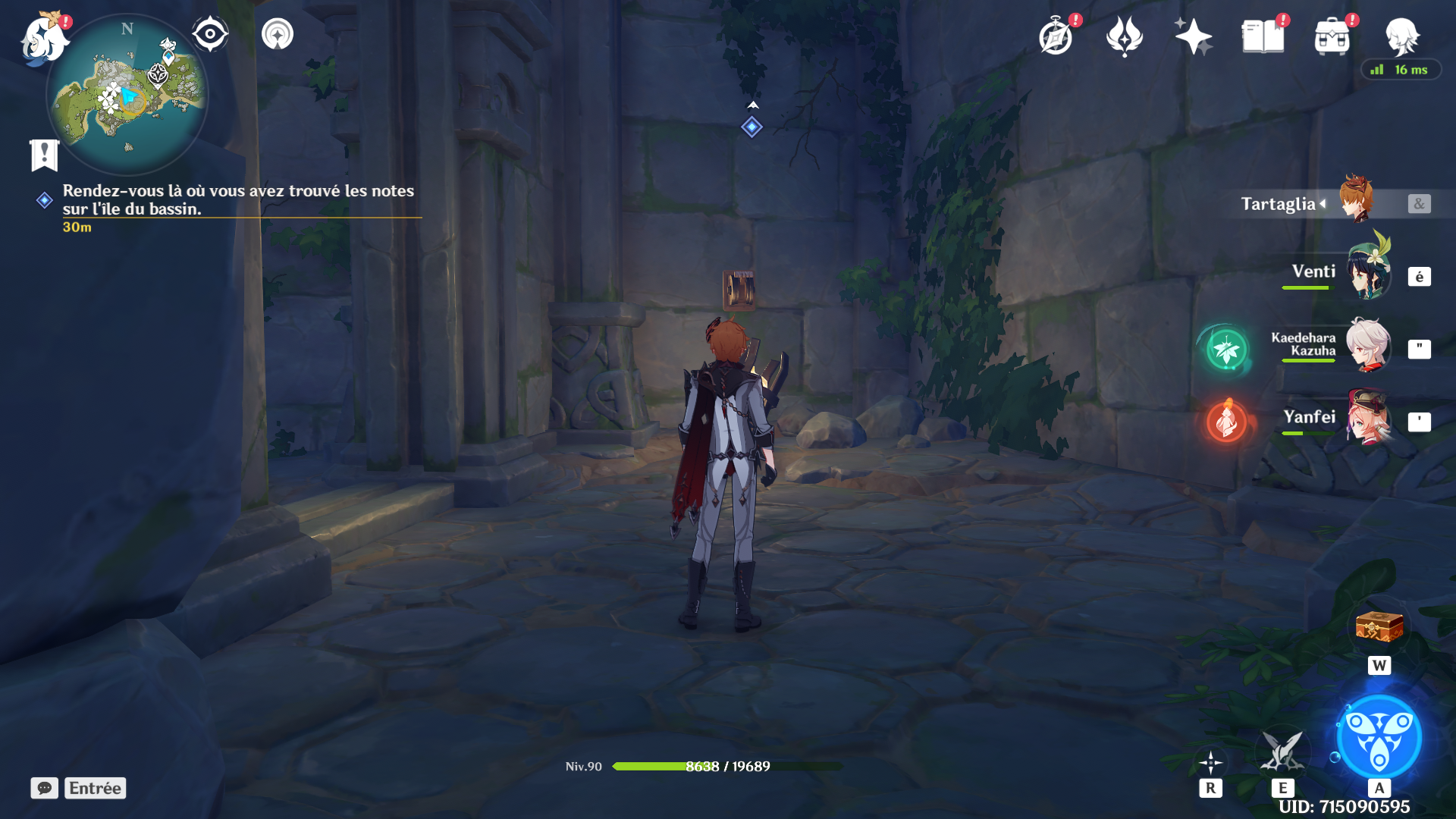1456x819 pixels.
Task: Open the adventurer compass handbook
Action: (1056, 37)
